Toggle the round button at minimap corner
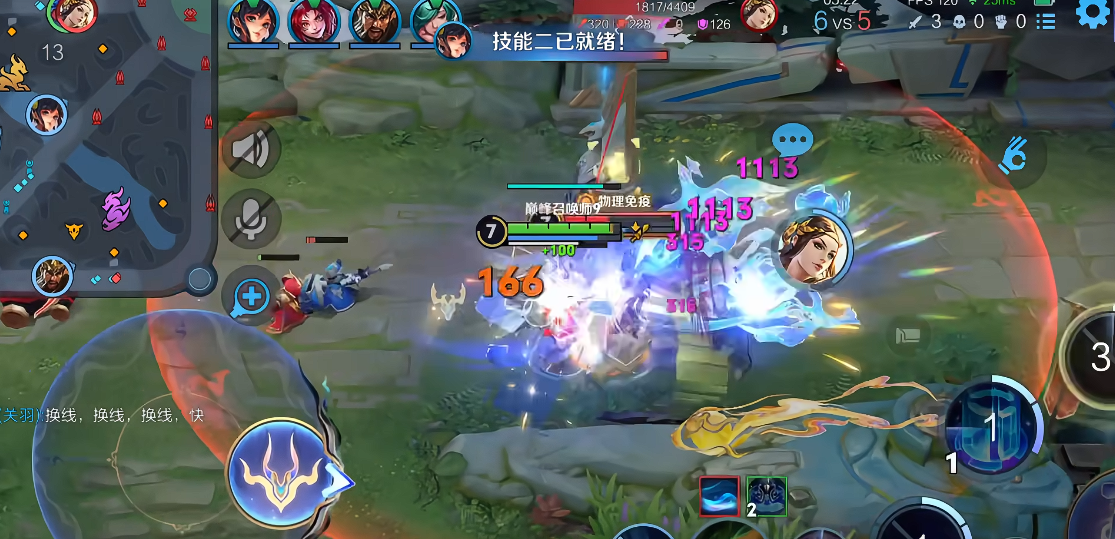Image resolution: width=1115 pixels, height=539 pixels. click(201, 279)
